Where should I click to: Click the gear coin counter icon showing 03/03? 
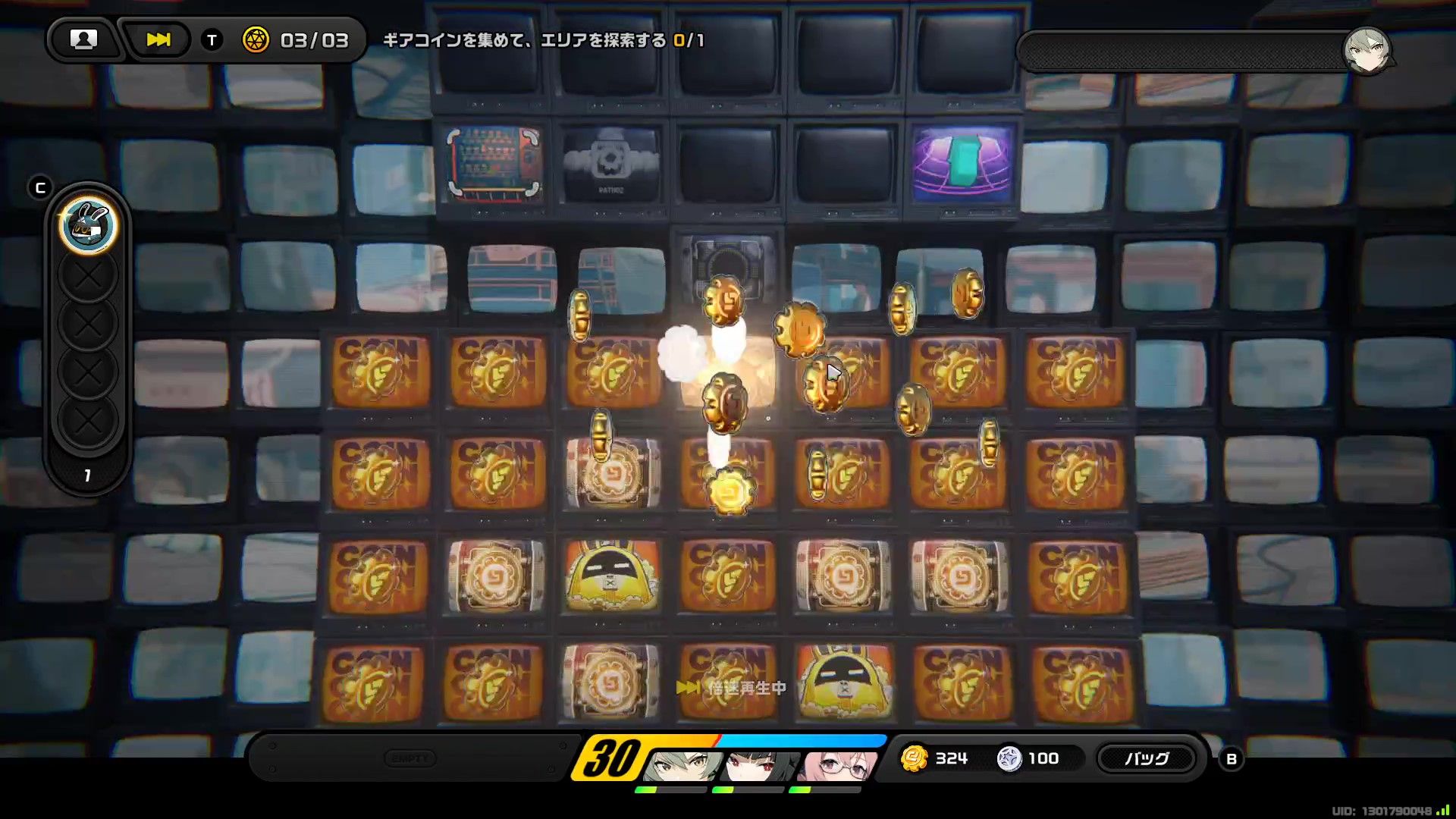click(256, 41)
